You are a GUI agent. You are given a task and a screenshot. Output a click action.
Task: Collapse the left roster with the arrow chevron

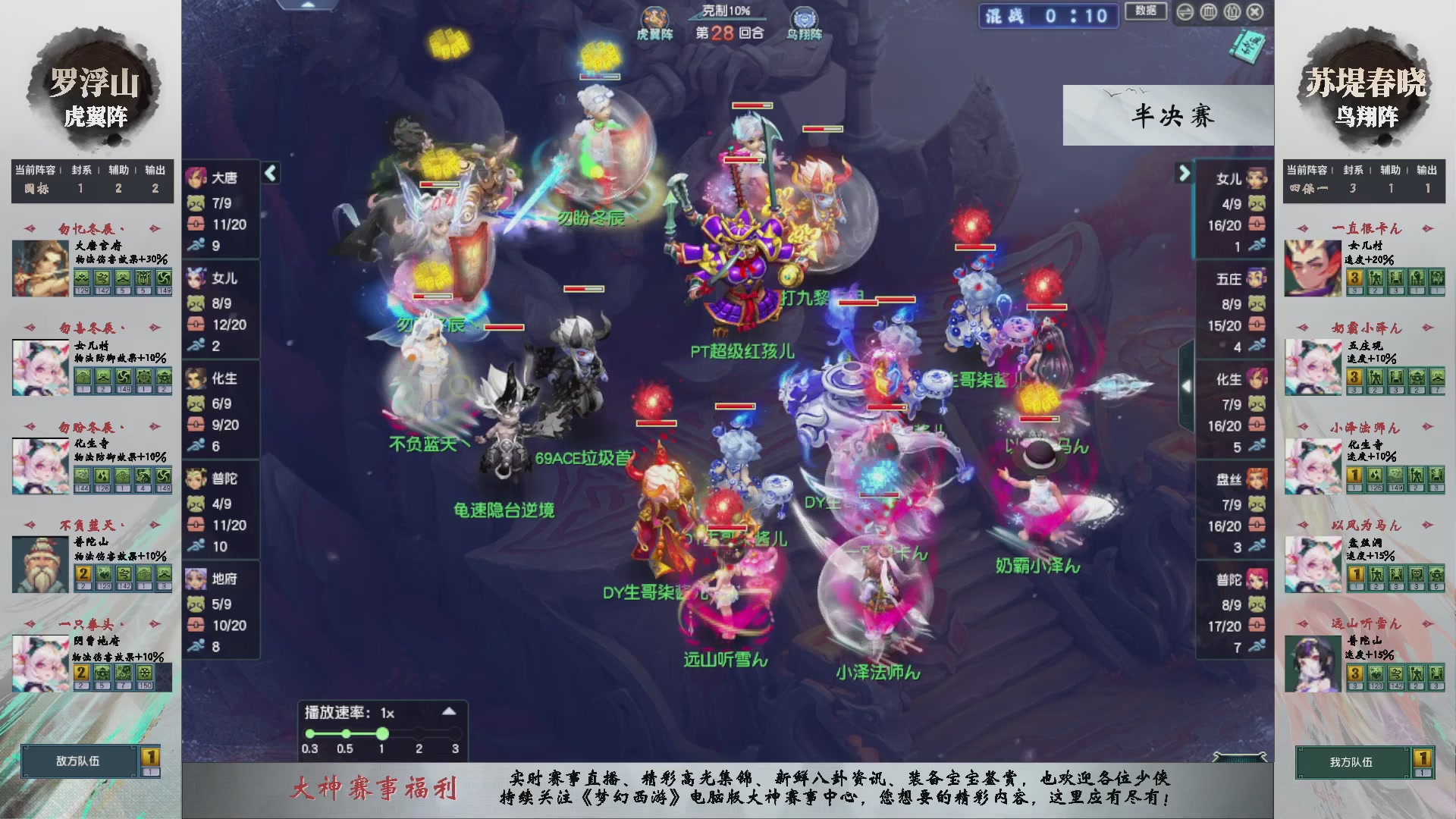(269, 173)
